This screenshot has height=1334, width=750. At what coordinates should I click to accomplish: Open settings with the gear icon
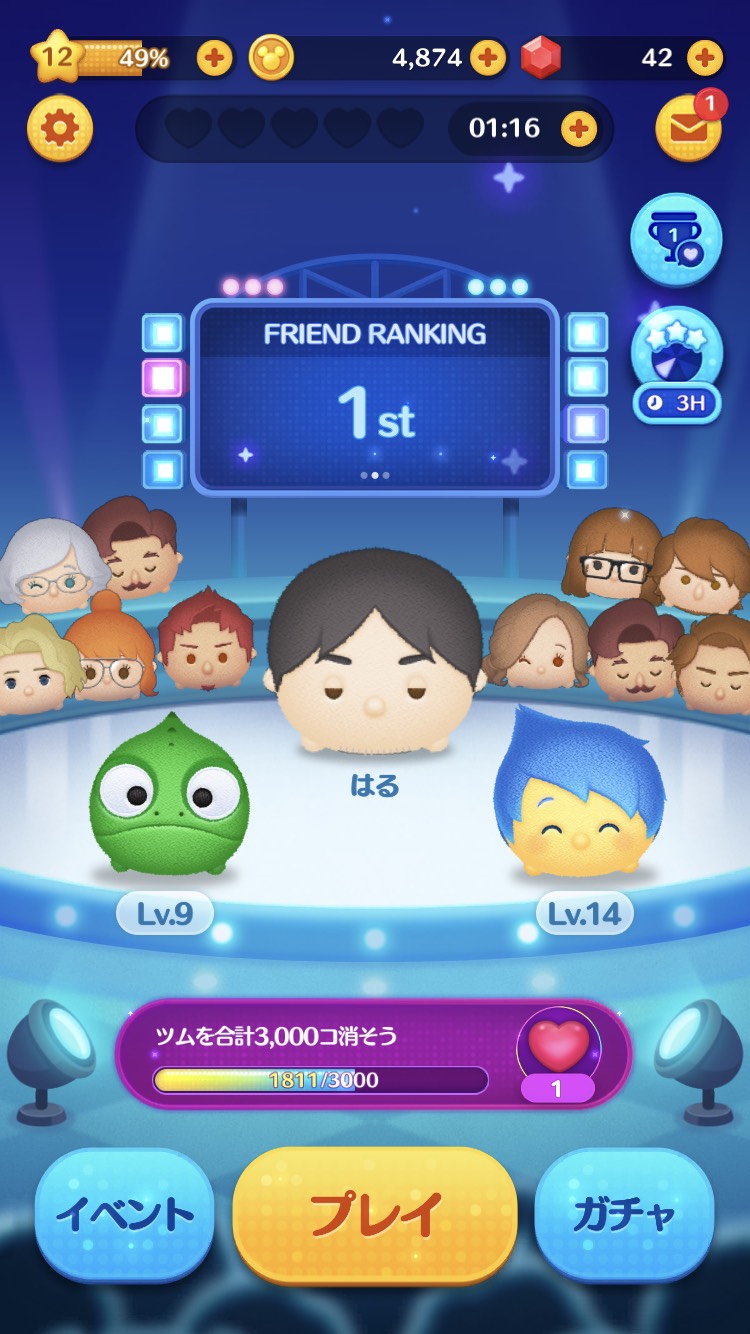[x=60, y=128]
